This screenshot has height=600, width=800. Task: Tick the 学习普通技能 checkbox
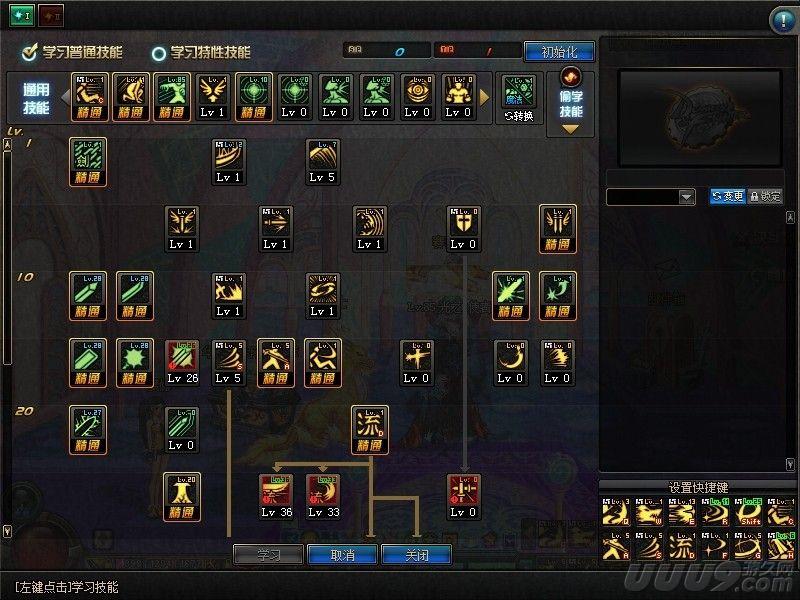[x=30, y=52]
